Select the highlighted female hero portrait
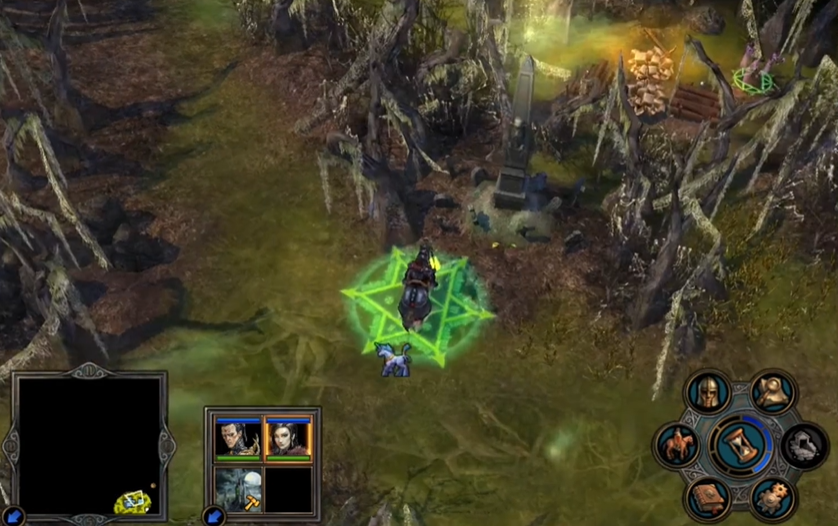Screen dimensions: 838x526 tap(288, 437)
